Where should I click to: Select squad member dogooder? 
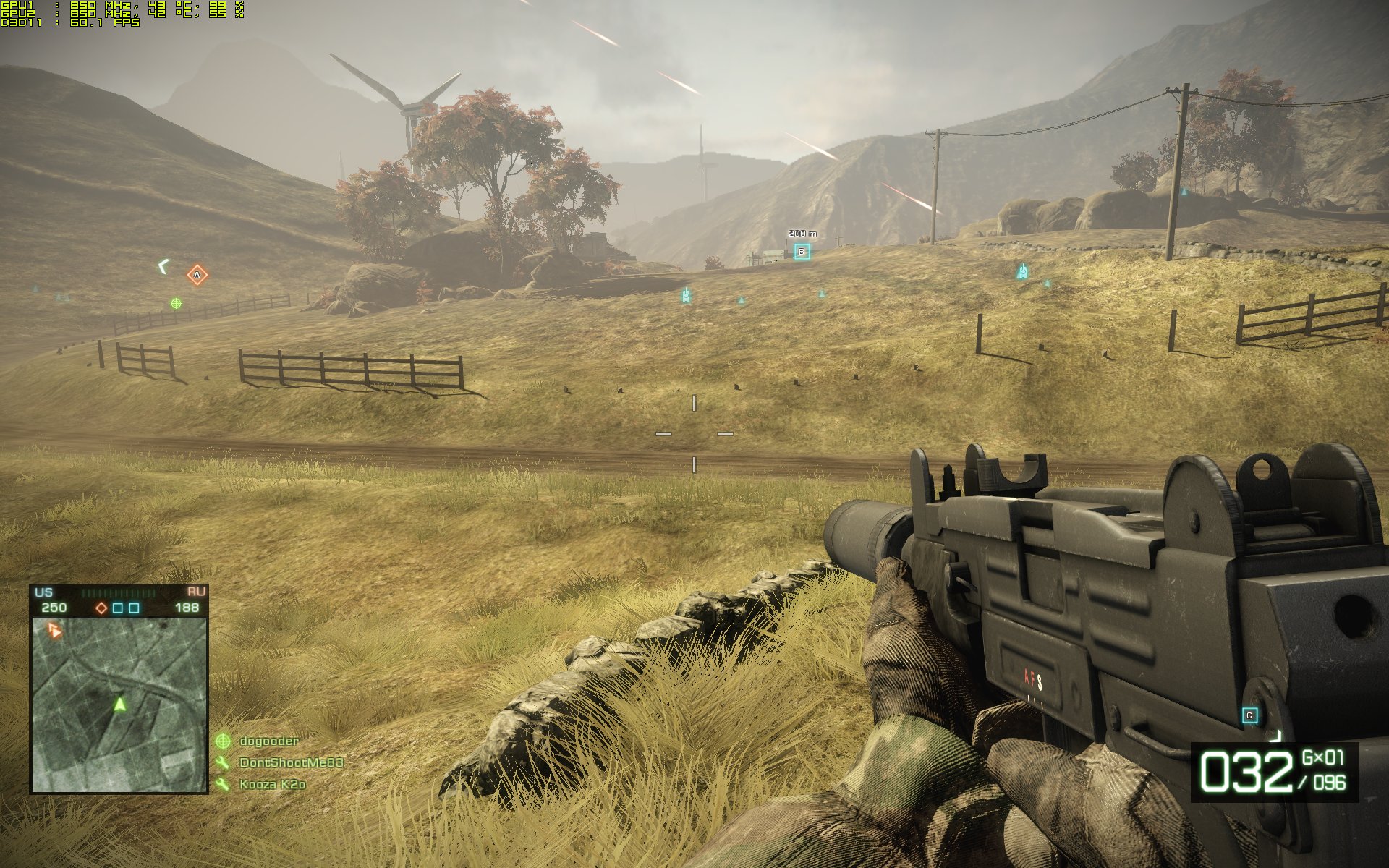coord(268,741)
